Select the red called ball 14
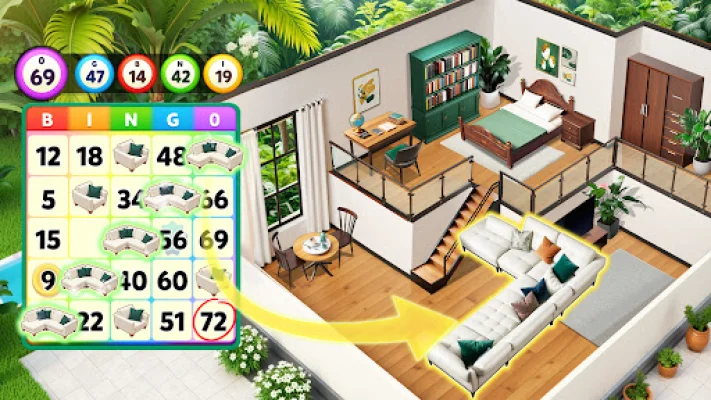 pos(138,73)
